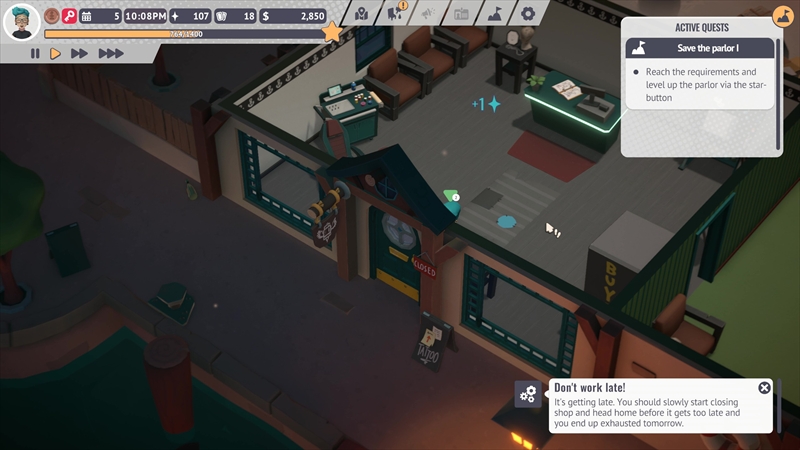Open the tab with the exclamation alert
This screenshot has height=450, width=800.
tap(395, 13)
